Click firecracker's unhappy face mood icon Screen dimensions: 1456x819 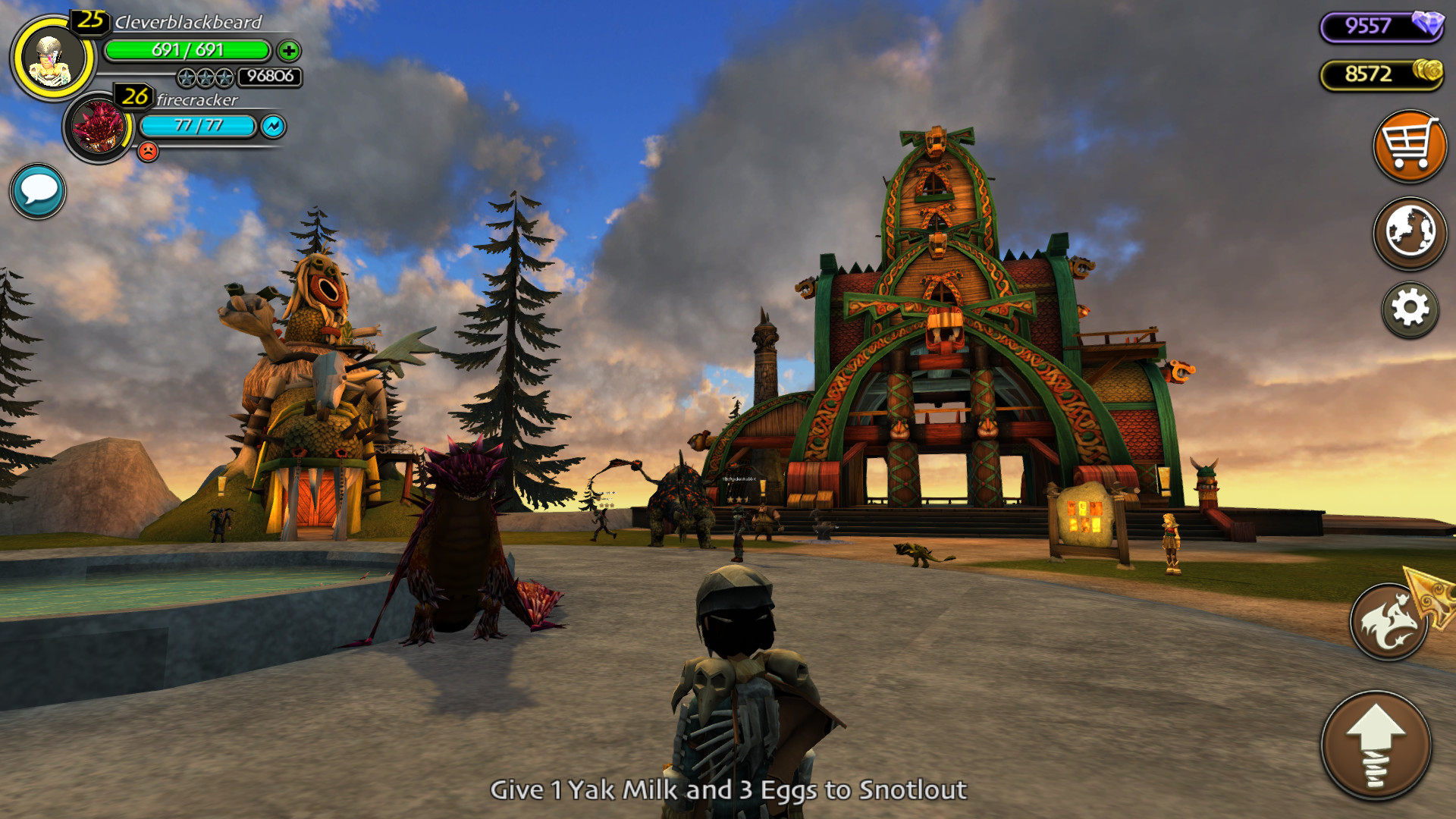point(149,151)
